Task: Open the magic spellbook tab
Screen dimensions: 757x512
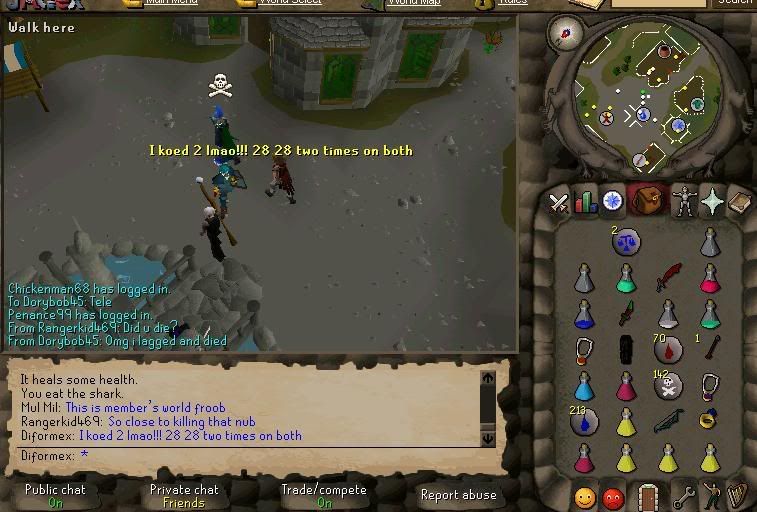Action: (x=738, y=202)
